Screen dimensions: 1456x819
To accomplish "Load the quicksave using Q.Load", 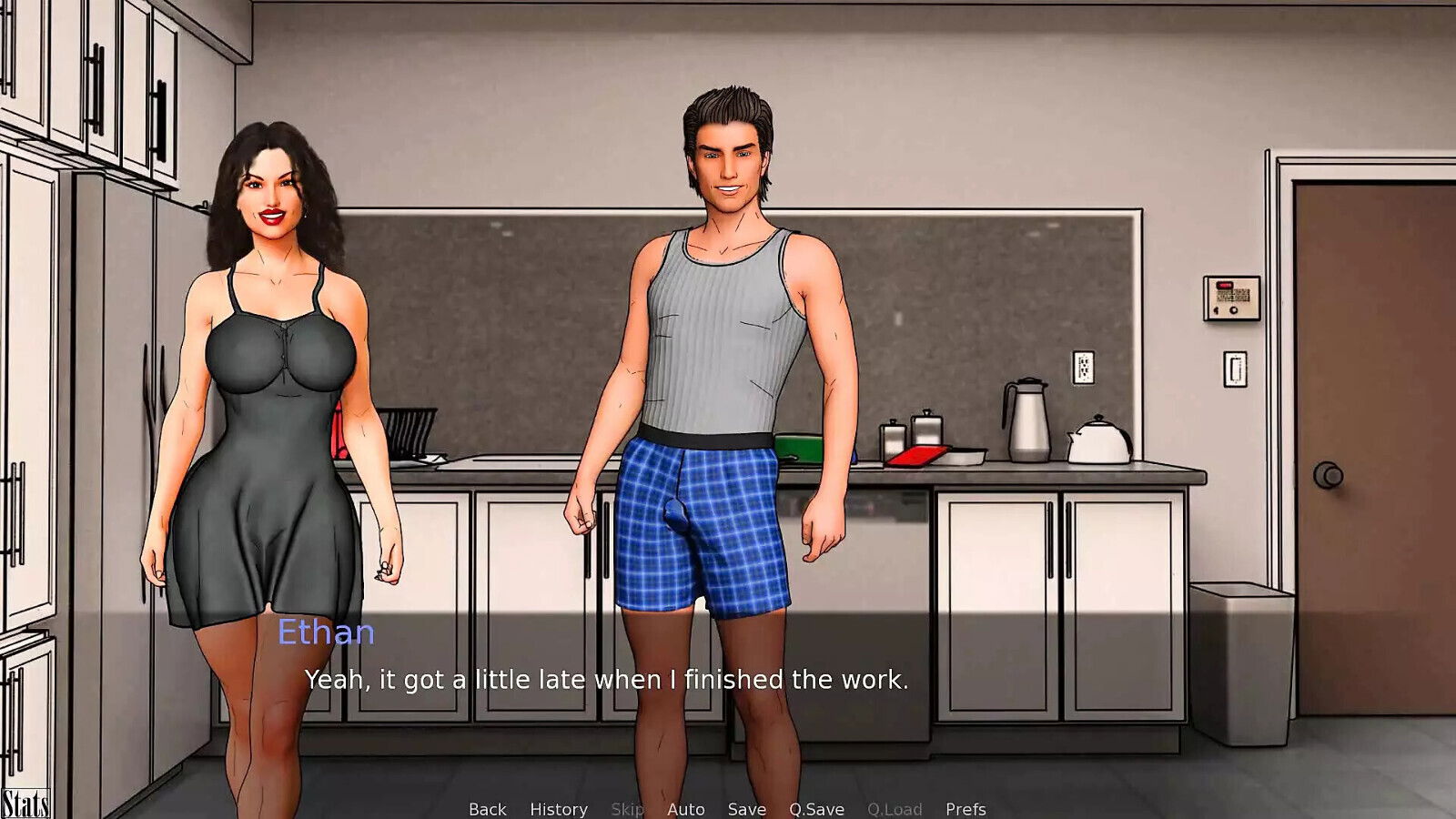I will pos(895,808).
